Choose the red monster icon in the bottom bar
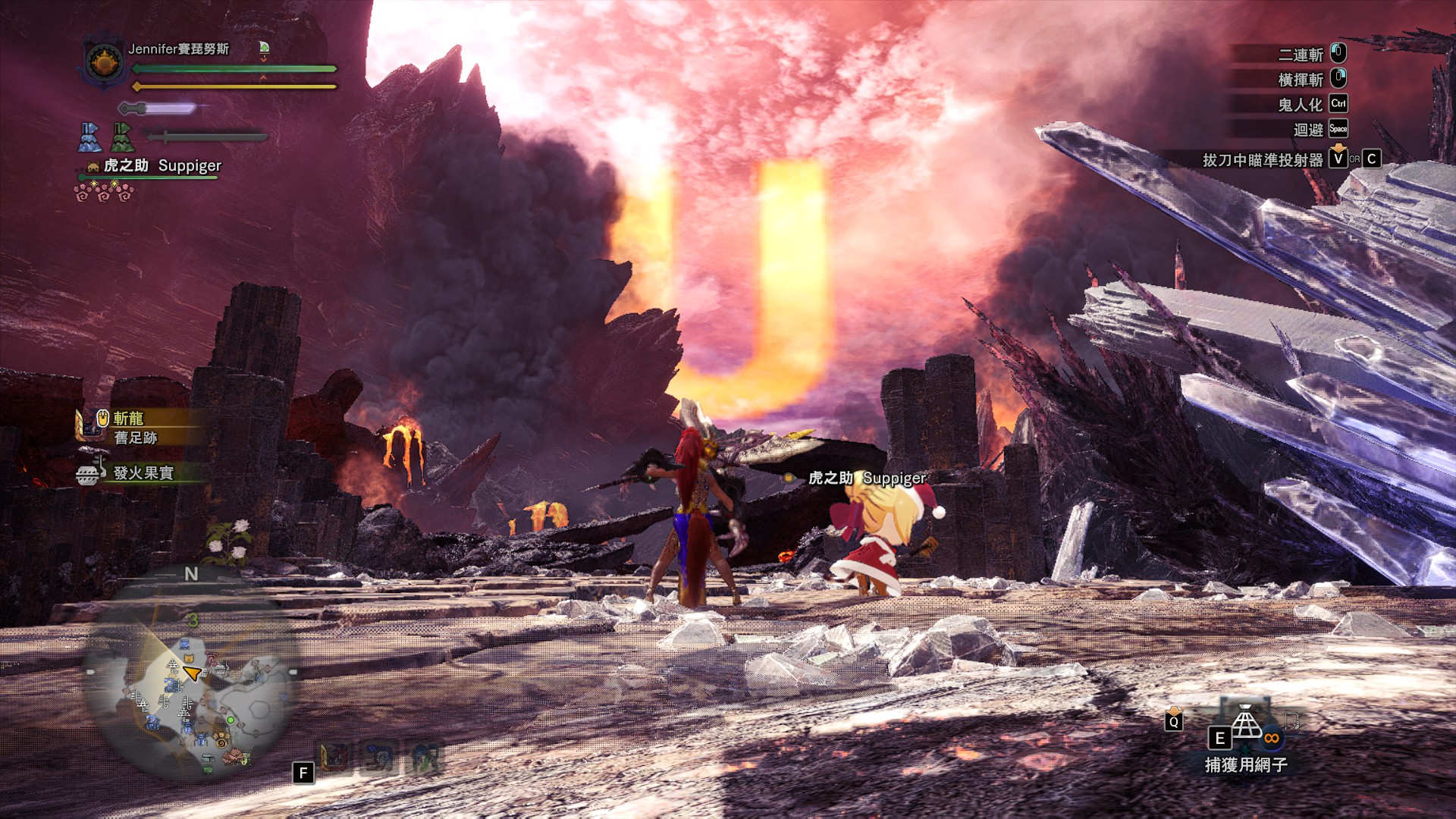Screen dimensions: 1456x819 pyautogui.click(x=334, y=757)
